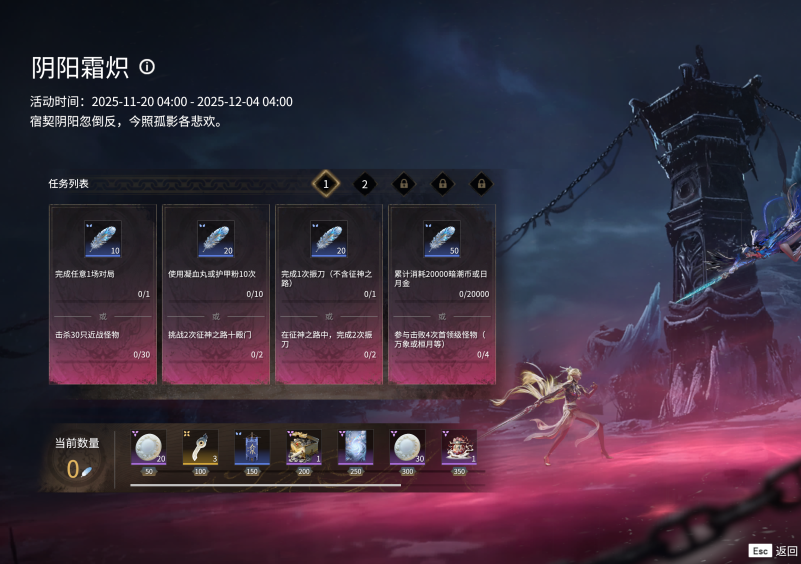801x564 pixels.
Task: View the white orb reward at 50 milestone
Action: (x=149, y=447)
